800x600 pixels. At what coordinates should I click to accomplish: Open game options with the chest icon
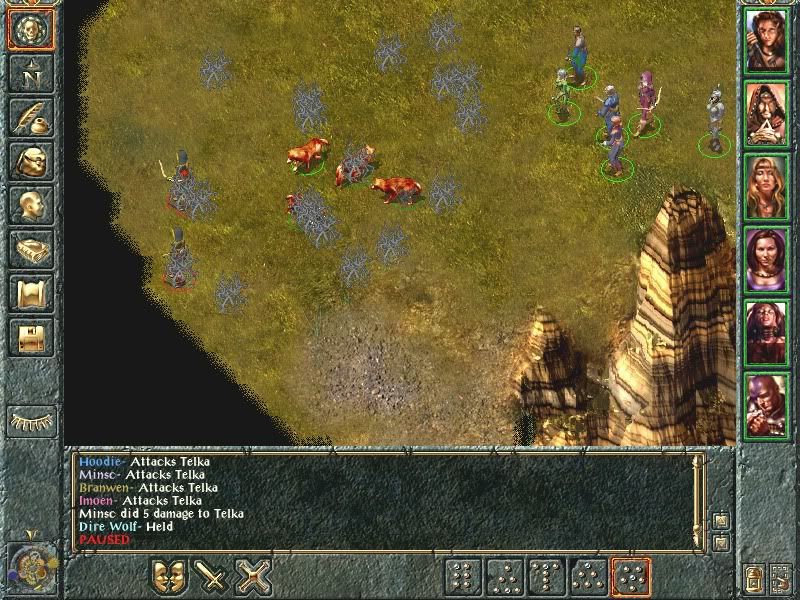coord(29,336)
